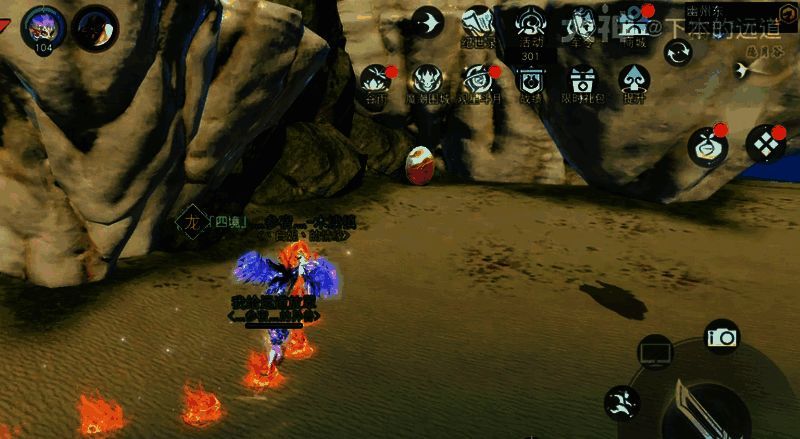The image size is (800, 439).
Task: Open the 绝世家 scroll icon menu
Action: coord(478,24)
